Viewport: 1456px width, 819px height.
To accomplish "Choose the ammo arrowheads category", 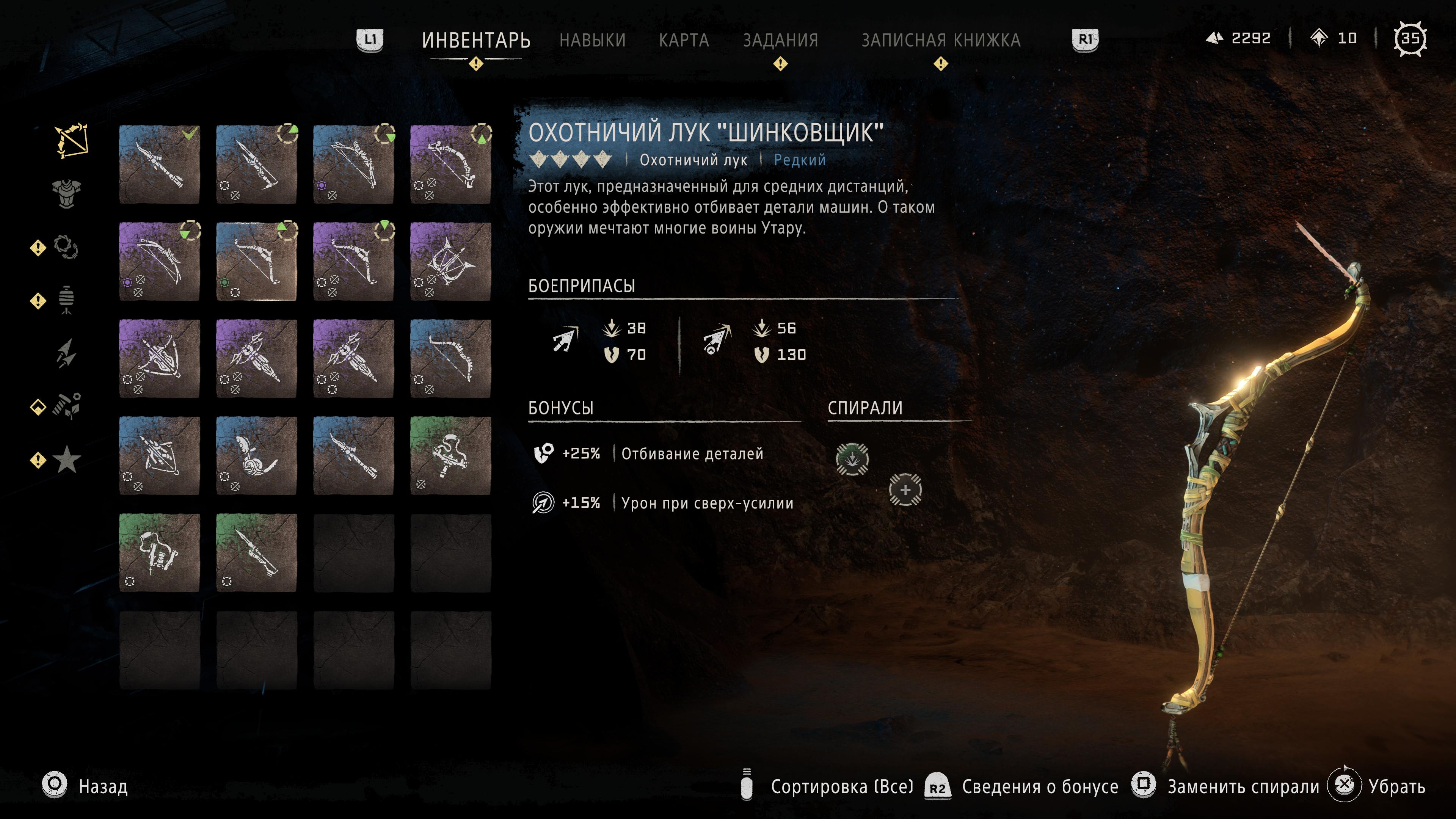I will click(66, 353).
